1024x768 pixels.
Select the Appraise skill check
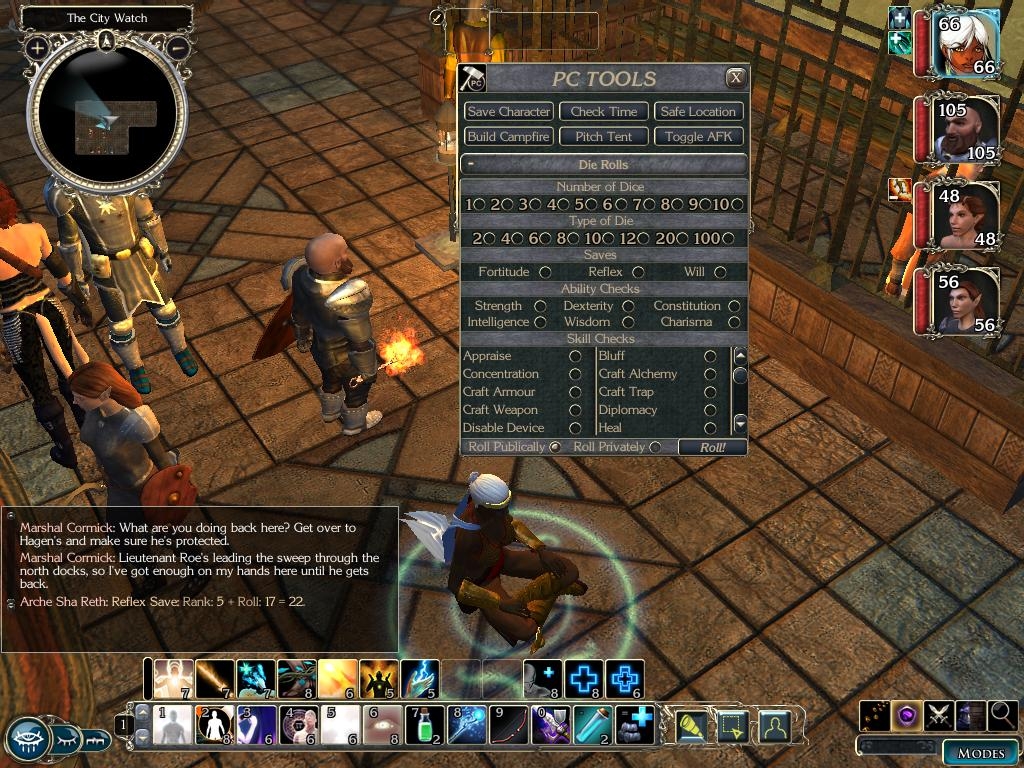[x=575, y=356]
